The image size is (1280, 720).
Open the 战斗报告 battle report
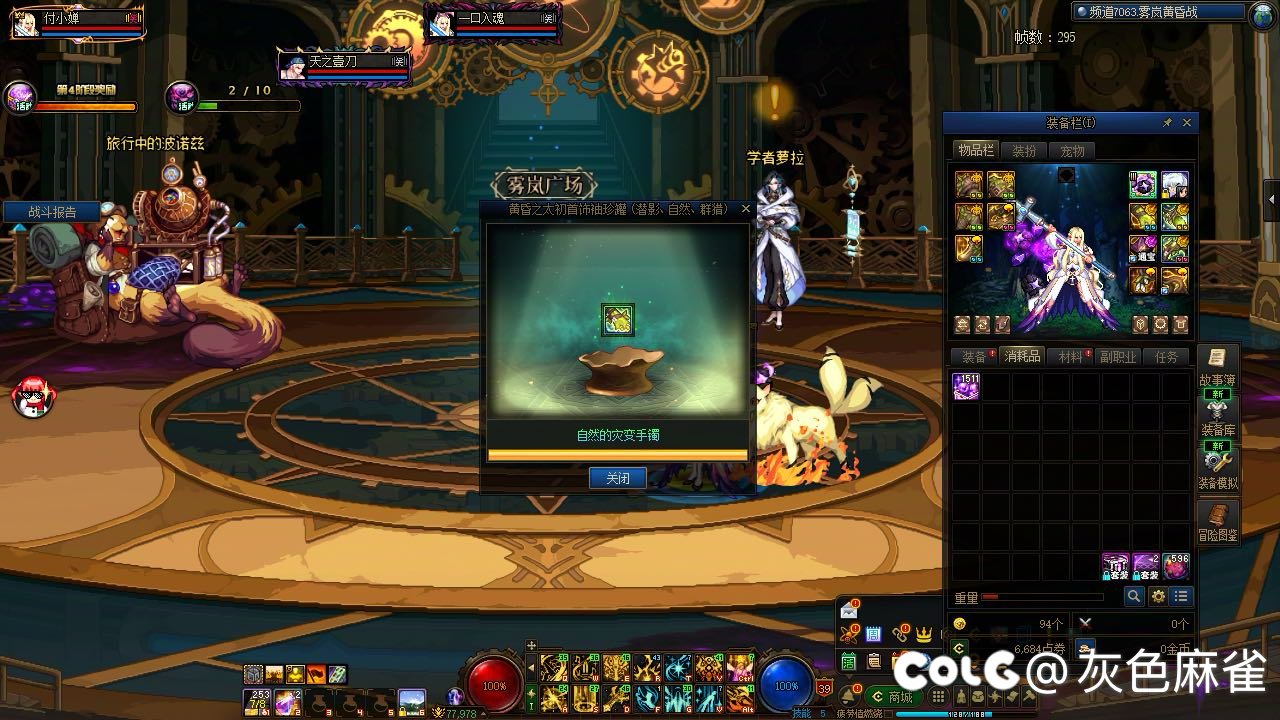tap(52, 212)
